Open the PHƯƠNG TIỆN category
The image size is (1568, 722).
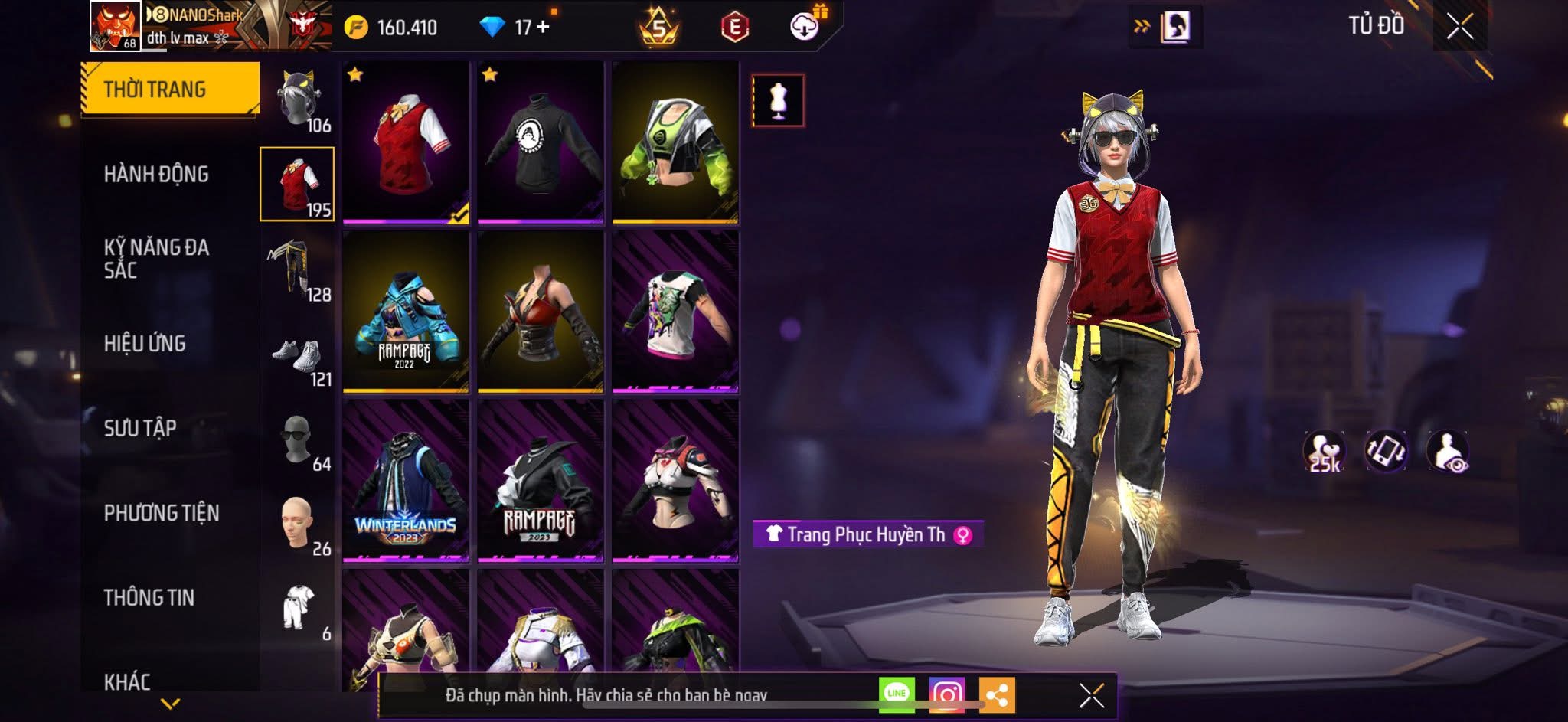pos(162,513)
